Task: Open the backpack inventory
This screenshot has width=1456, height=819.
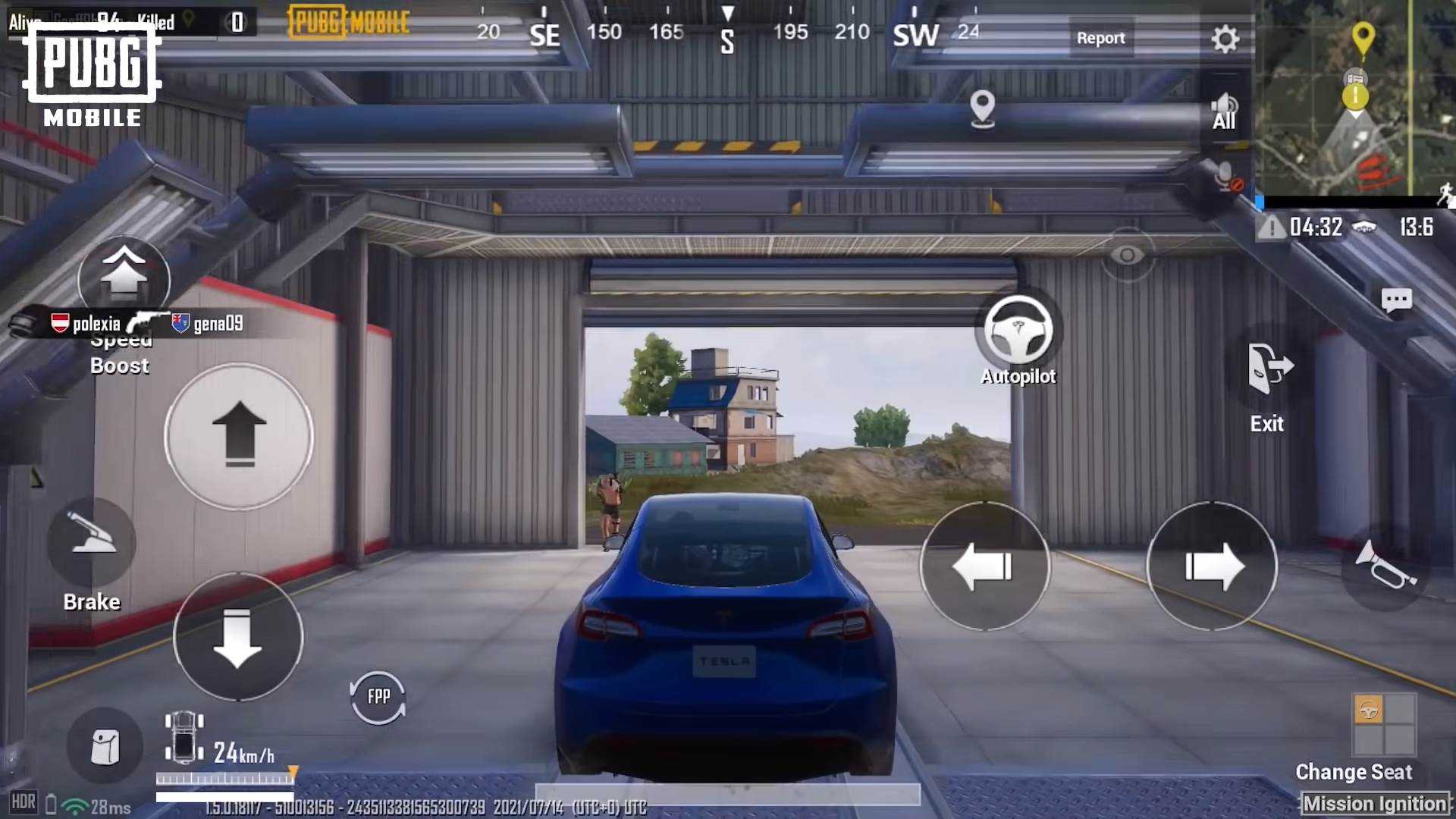Action: [x=105, y=747]
